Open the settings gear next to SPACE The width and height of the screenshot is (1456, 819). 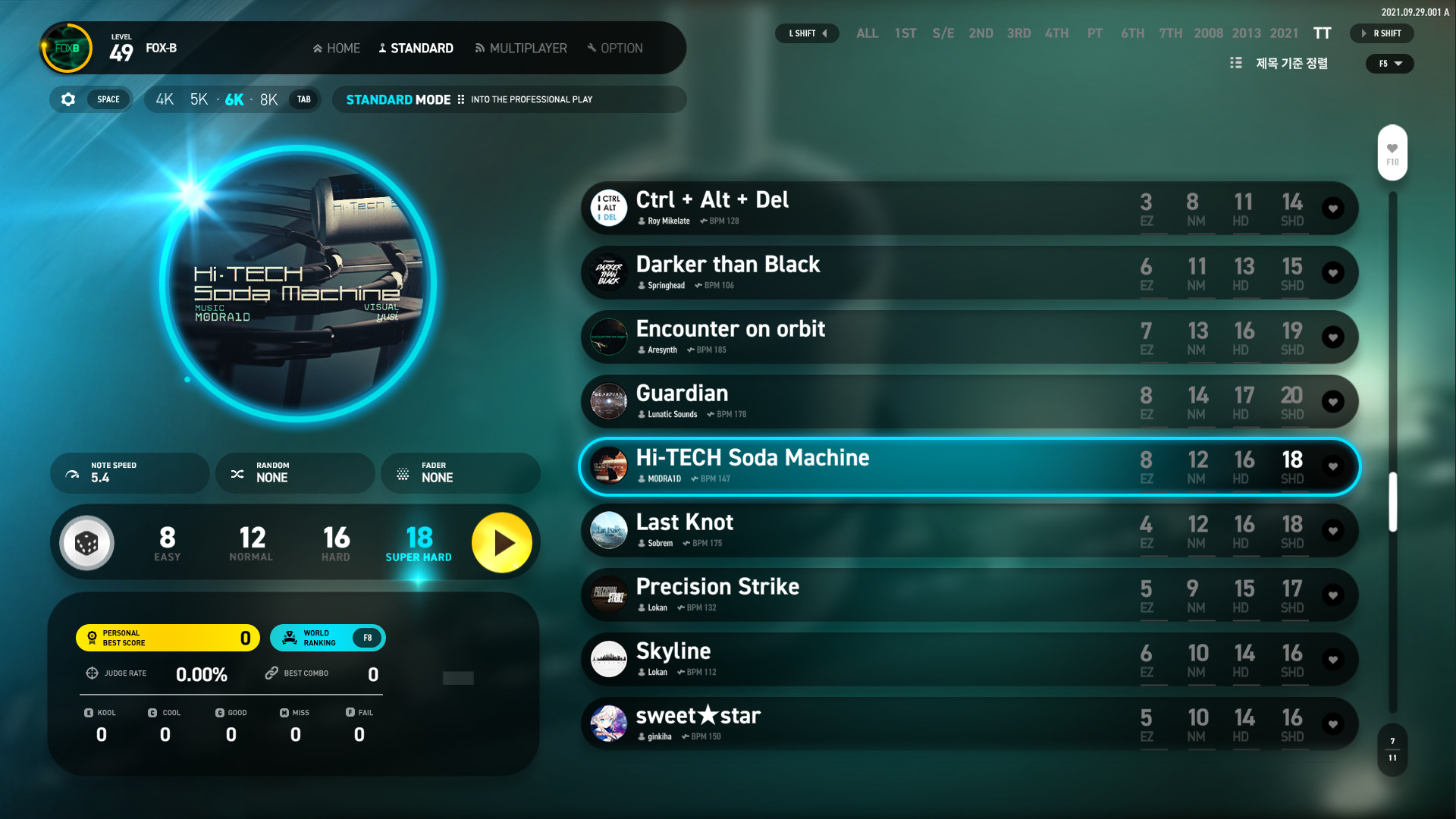coord(67,99)
